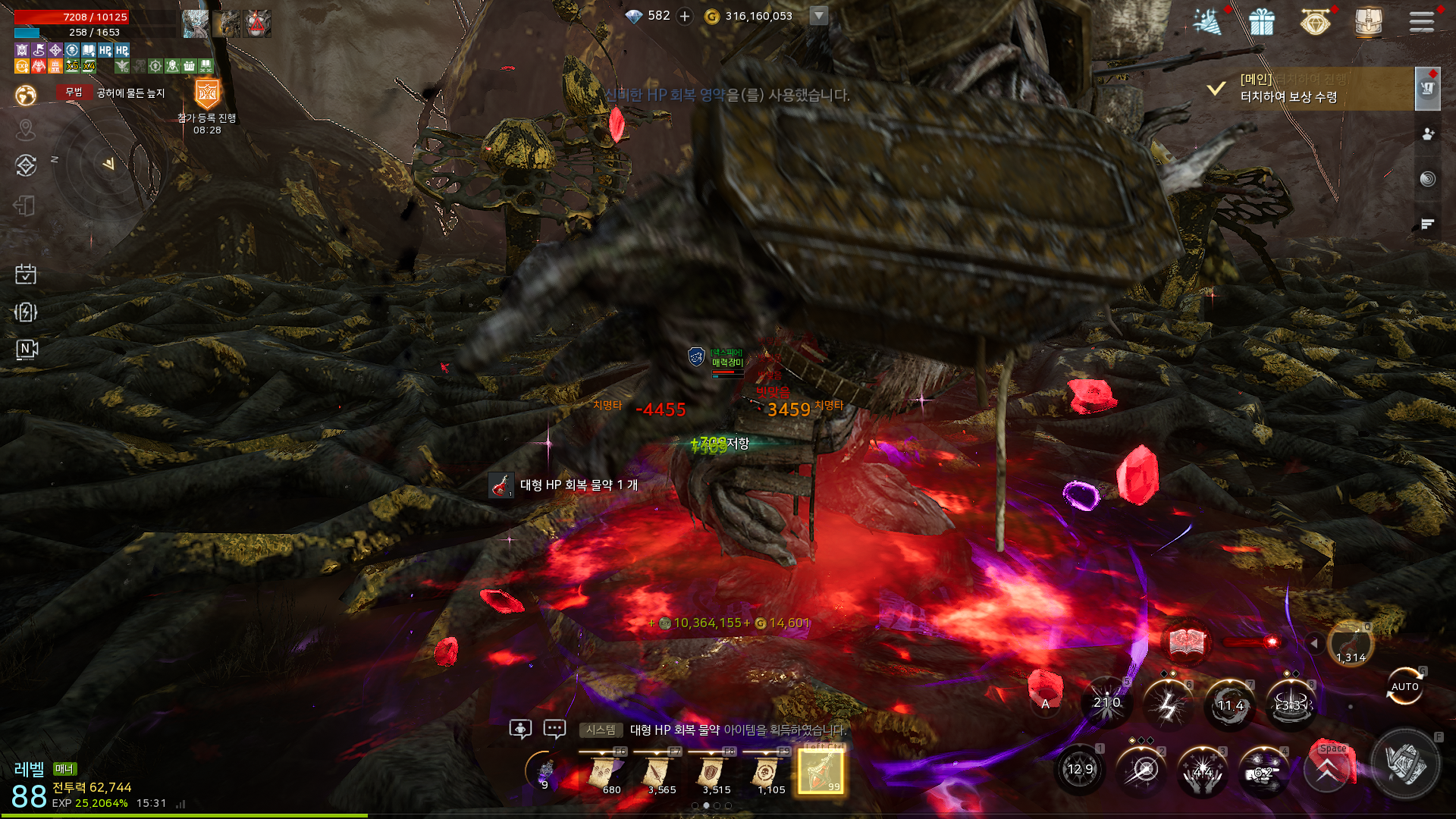Open the chat speech bubble
Image resolution: width=1456 pixels, height=819 pixels.
[554, 730]
